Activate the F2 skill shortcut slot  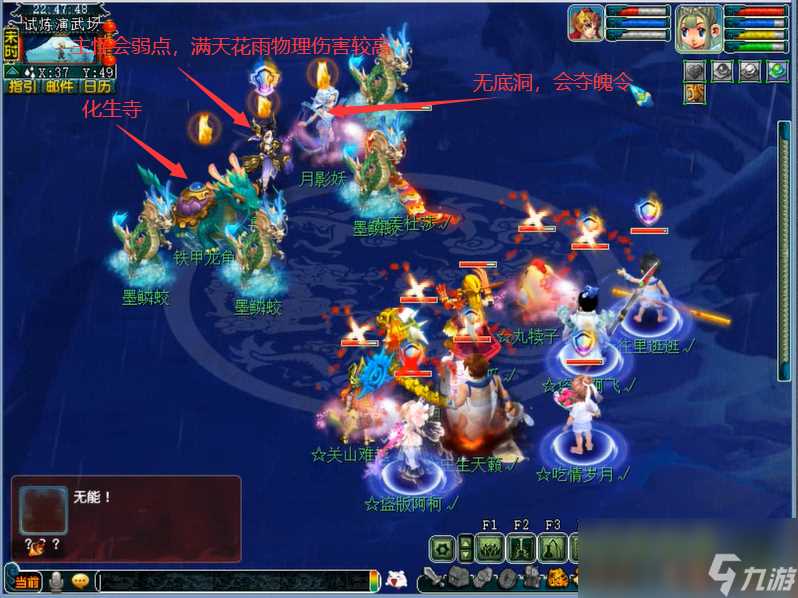coord(521,548)
